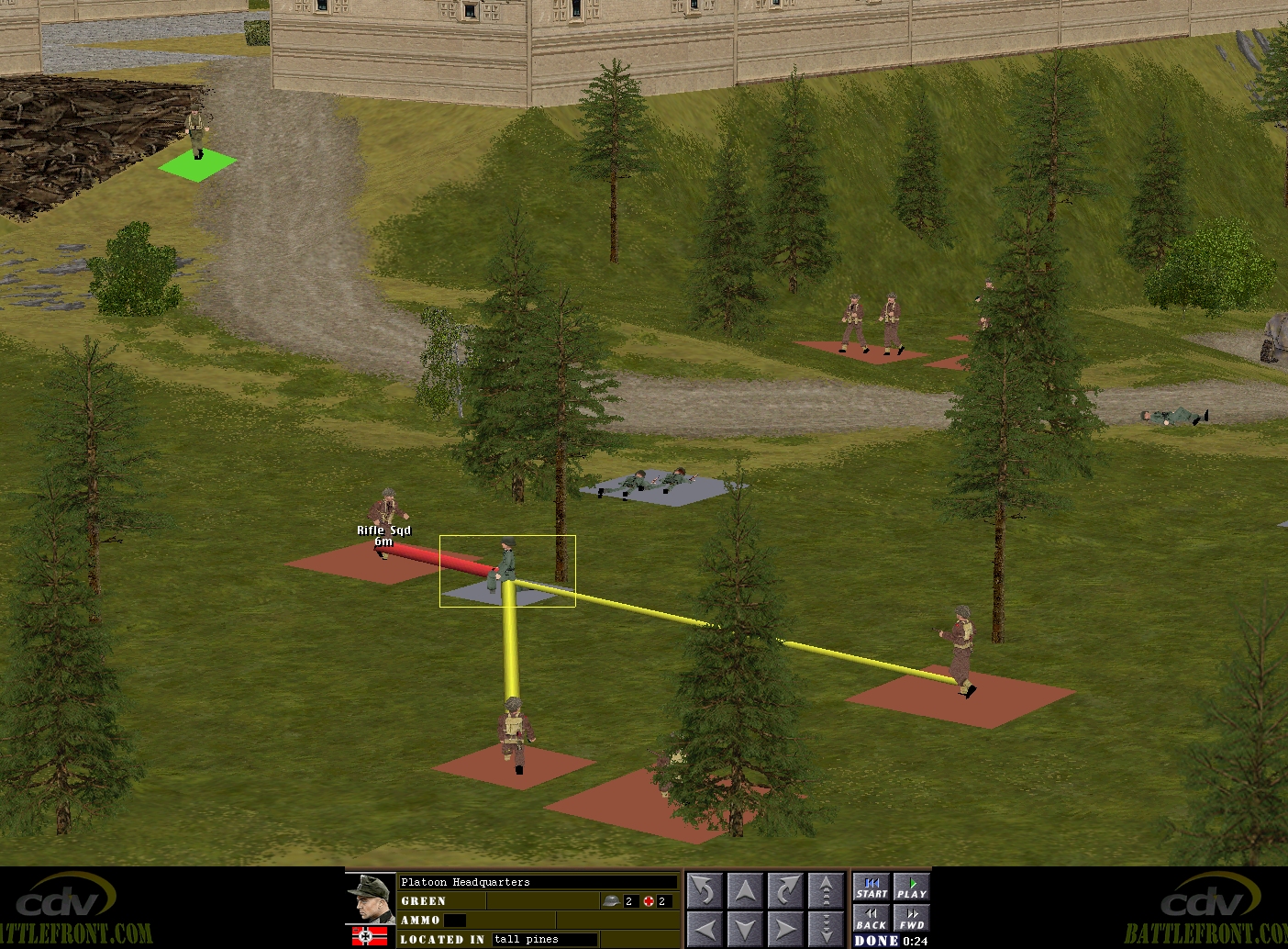
Task: Move the camera backward with the down arrow
Action: click(x=745, y=927)
